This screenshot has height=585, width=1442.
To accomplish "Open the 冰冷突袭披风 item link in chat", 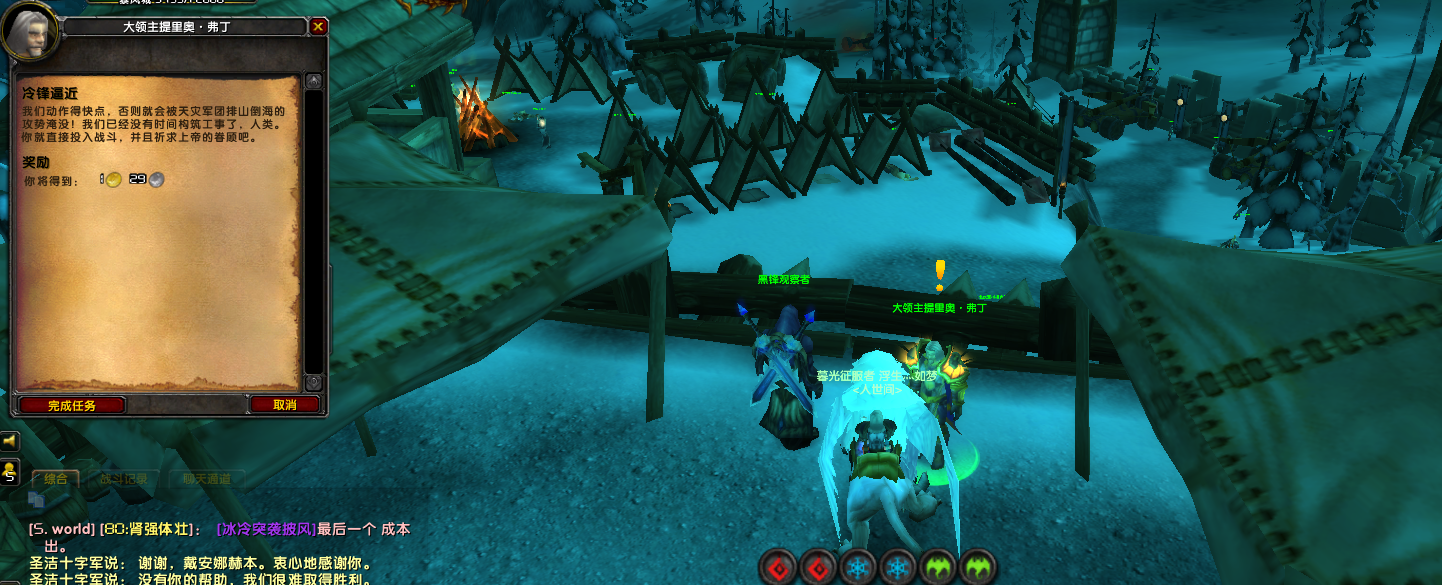I will coord(266,528).
